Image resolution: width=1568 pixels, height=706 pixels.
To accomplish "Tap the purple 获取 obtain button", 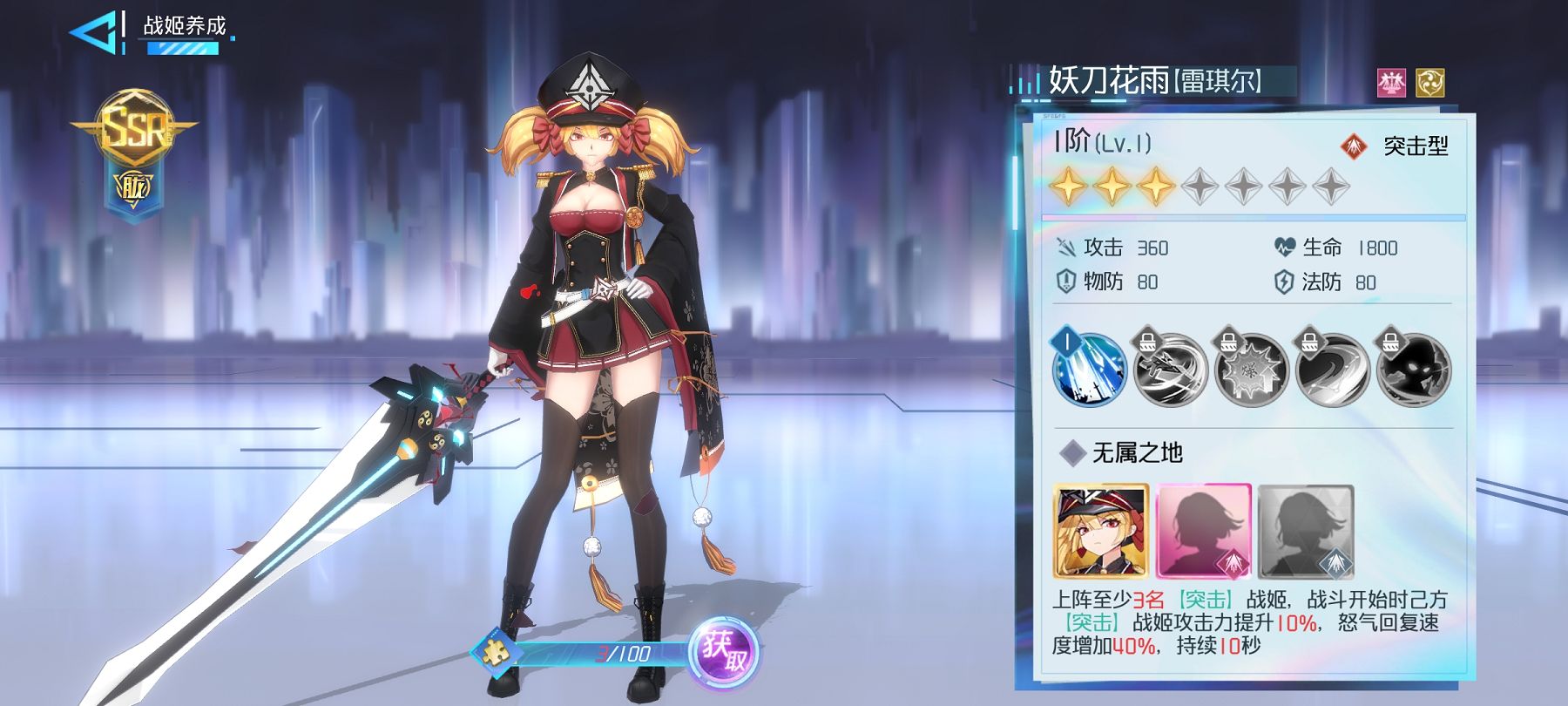I will pos(723,653).
